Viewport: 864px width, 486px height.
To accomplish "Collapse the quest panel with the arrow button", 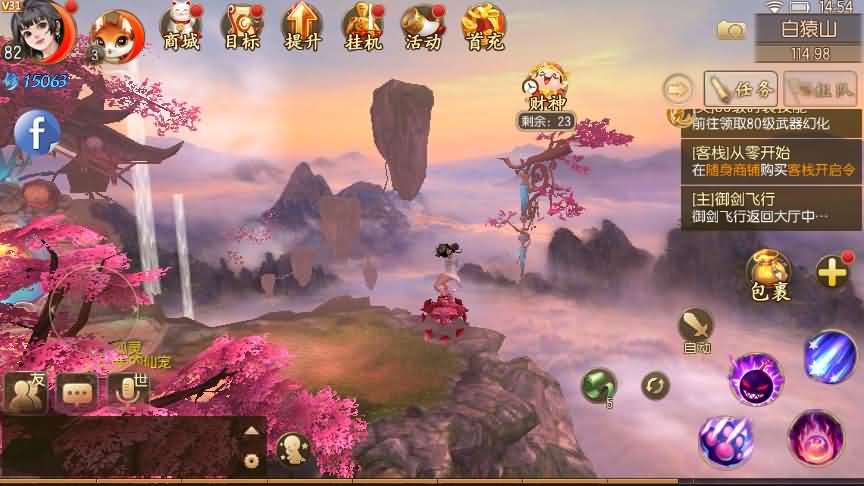I will click(679, 89).
